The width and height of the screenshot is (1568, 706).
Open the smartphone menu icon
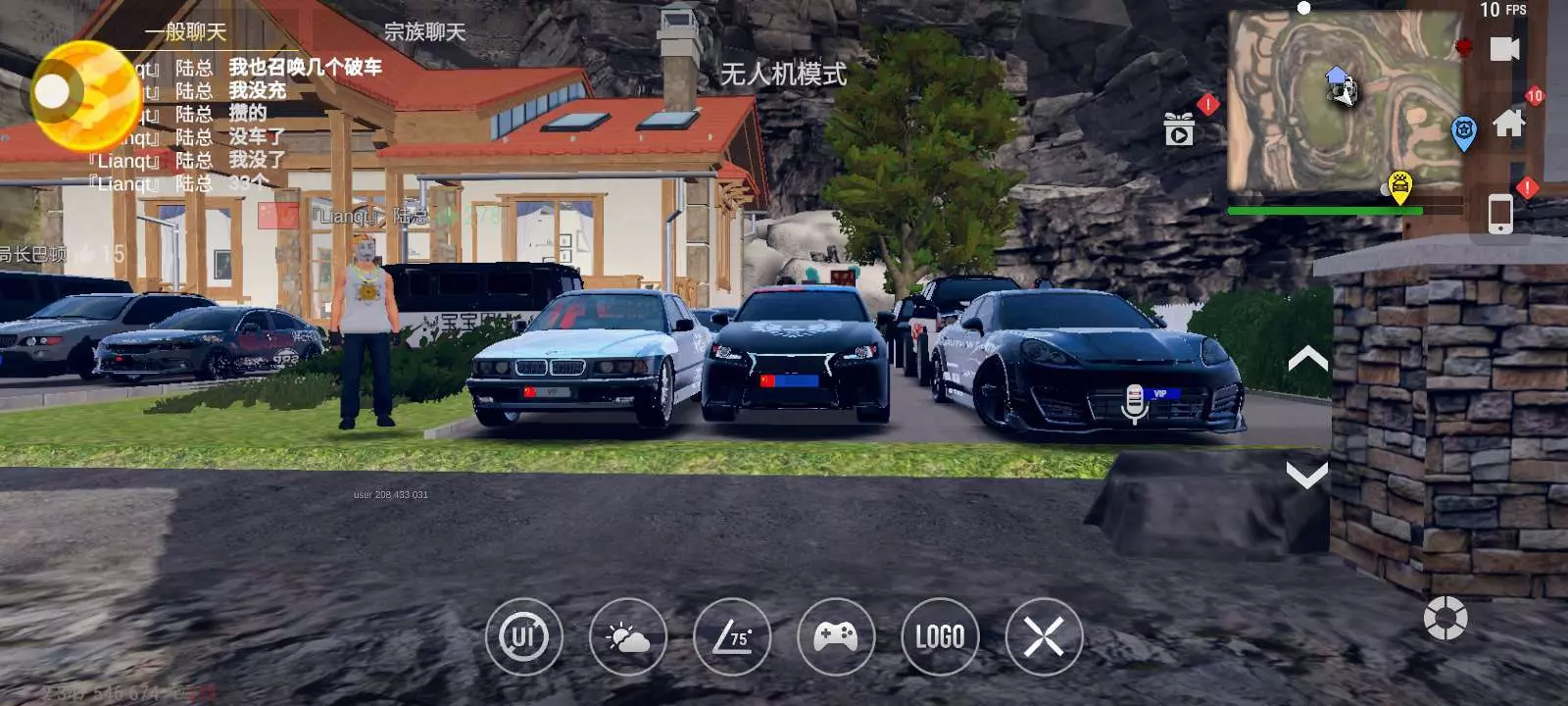1499,214
